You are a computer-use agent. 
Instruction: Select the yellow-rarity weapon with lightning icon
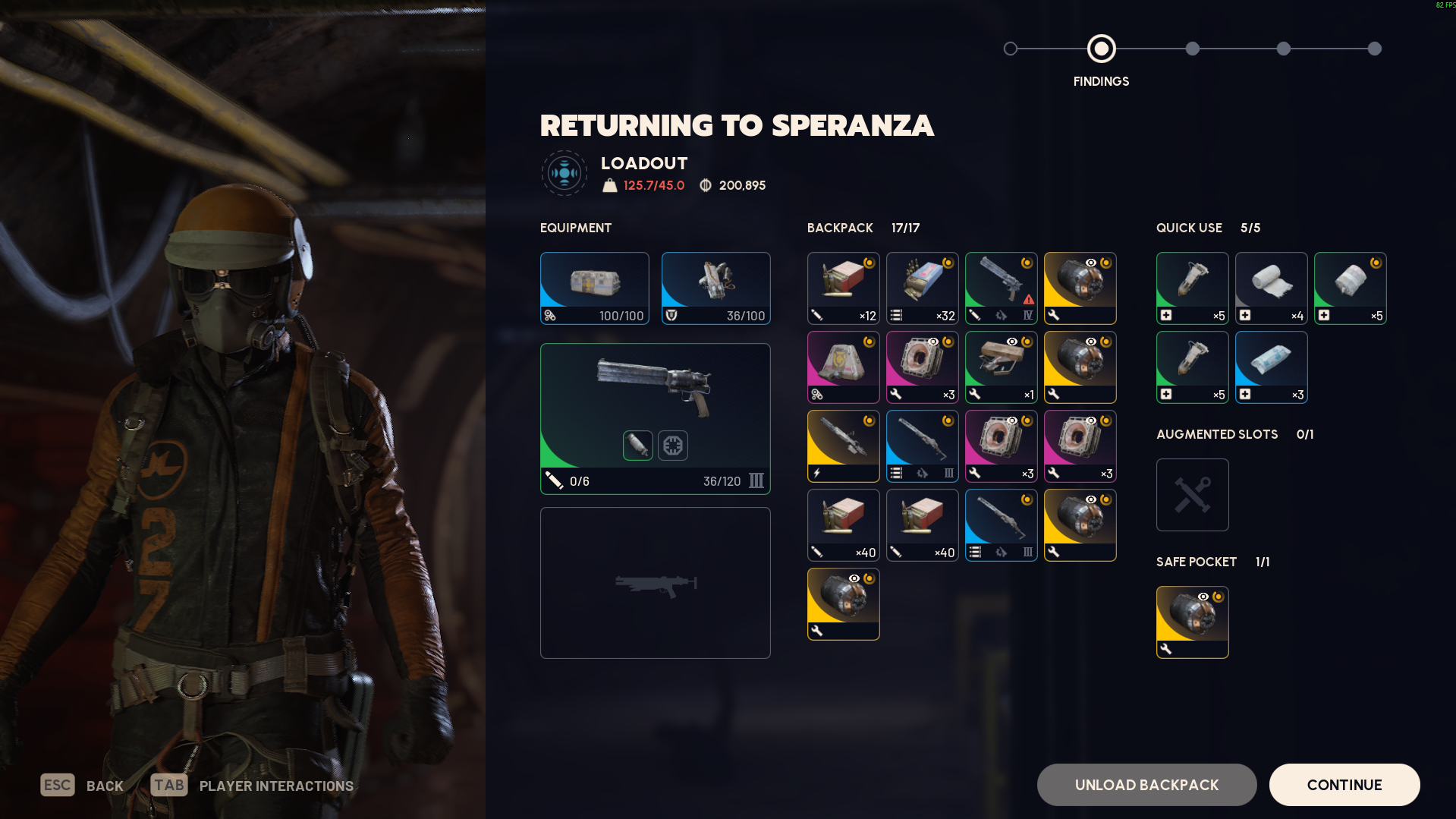(843, 446)
